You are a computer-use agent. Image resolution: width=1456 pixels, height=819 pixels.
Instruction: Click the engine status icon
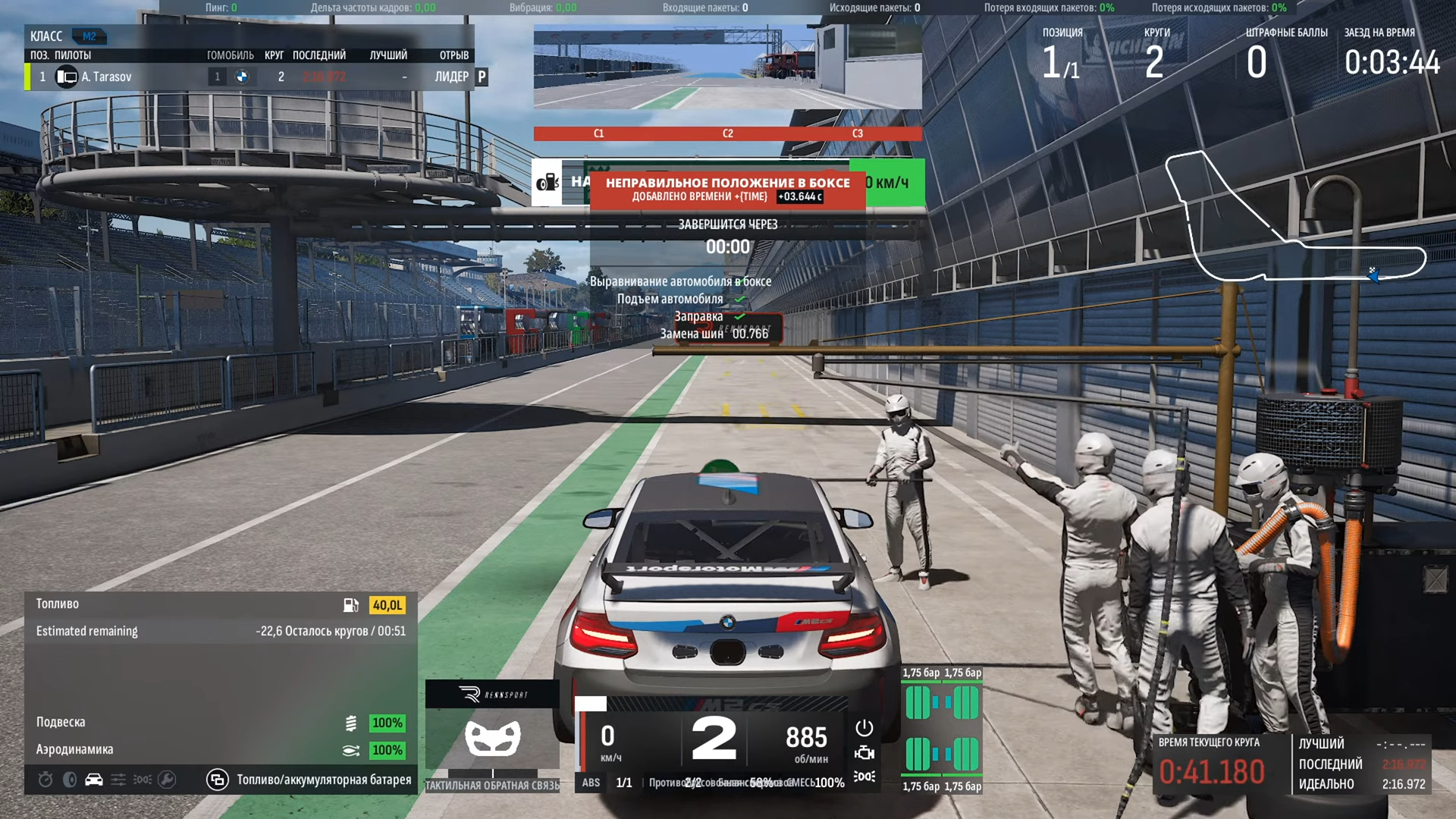[x=864, y=753]
